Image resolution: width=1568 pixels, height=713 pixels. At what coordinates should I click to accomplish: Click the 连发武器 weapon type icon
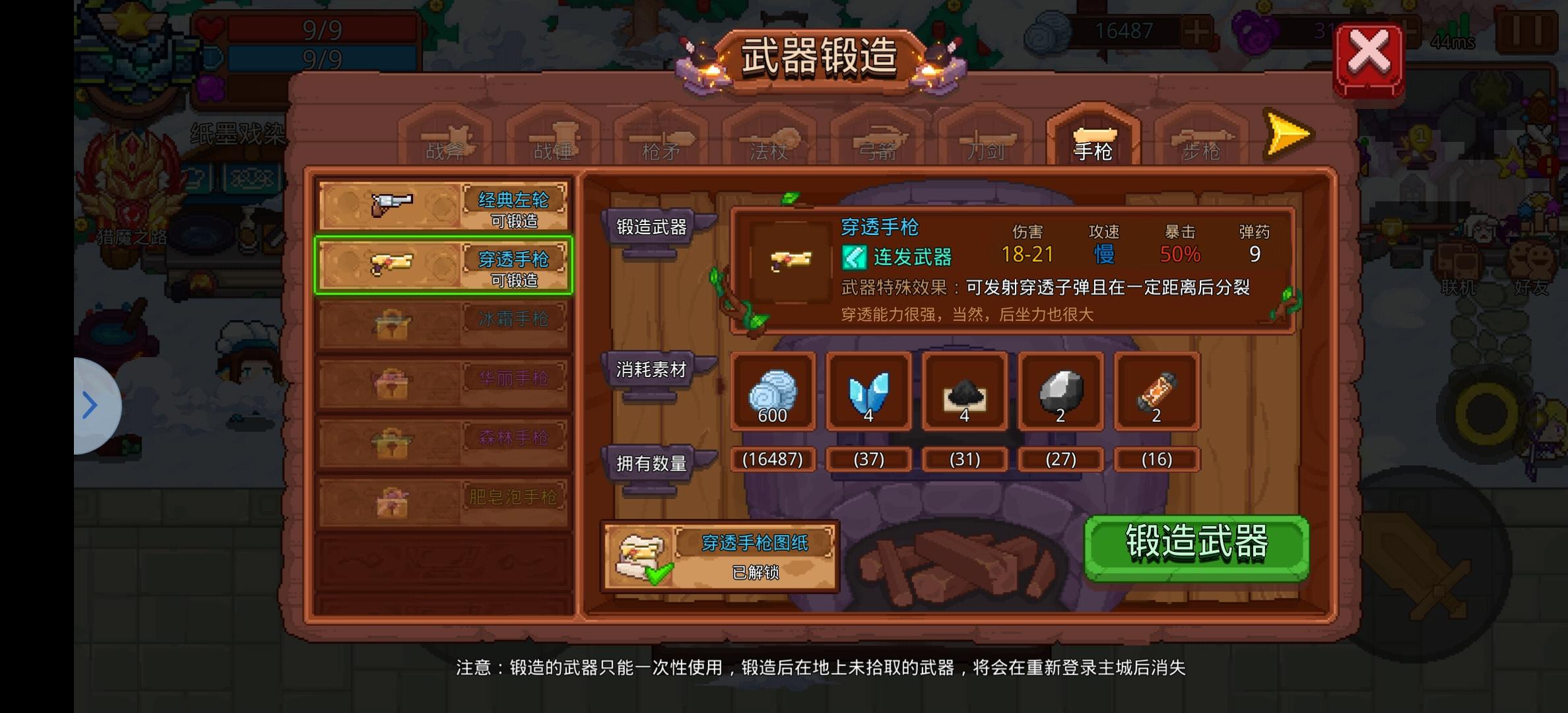(855, 257)
